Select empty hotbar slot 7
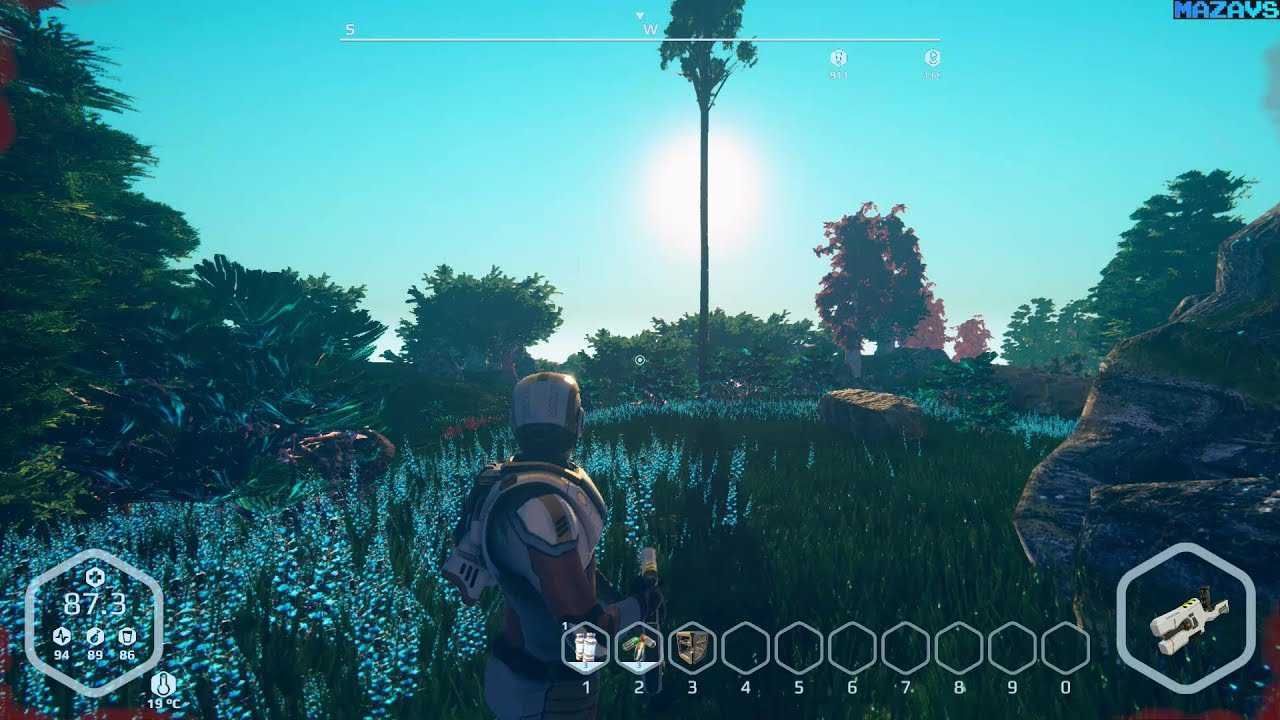 pos(905,647)
